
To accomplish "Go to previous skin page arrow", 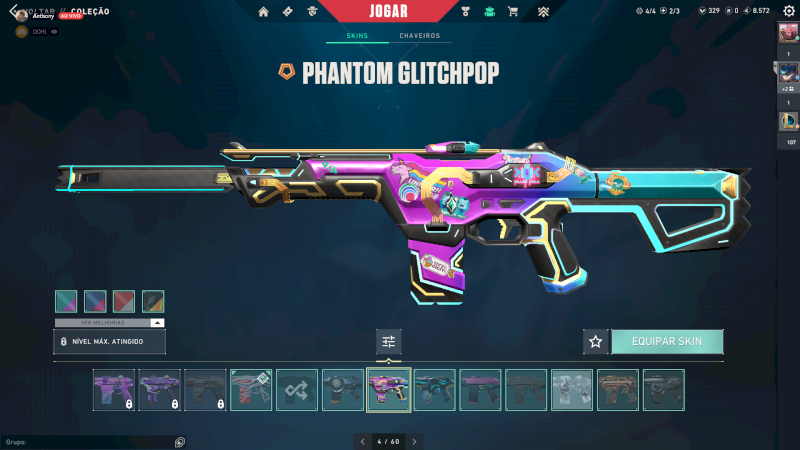I will tap(362, 441).
